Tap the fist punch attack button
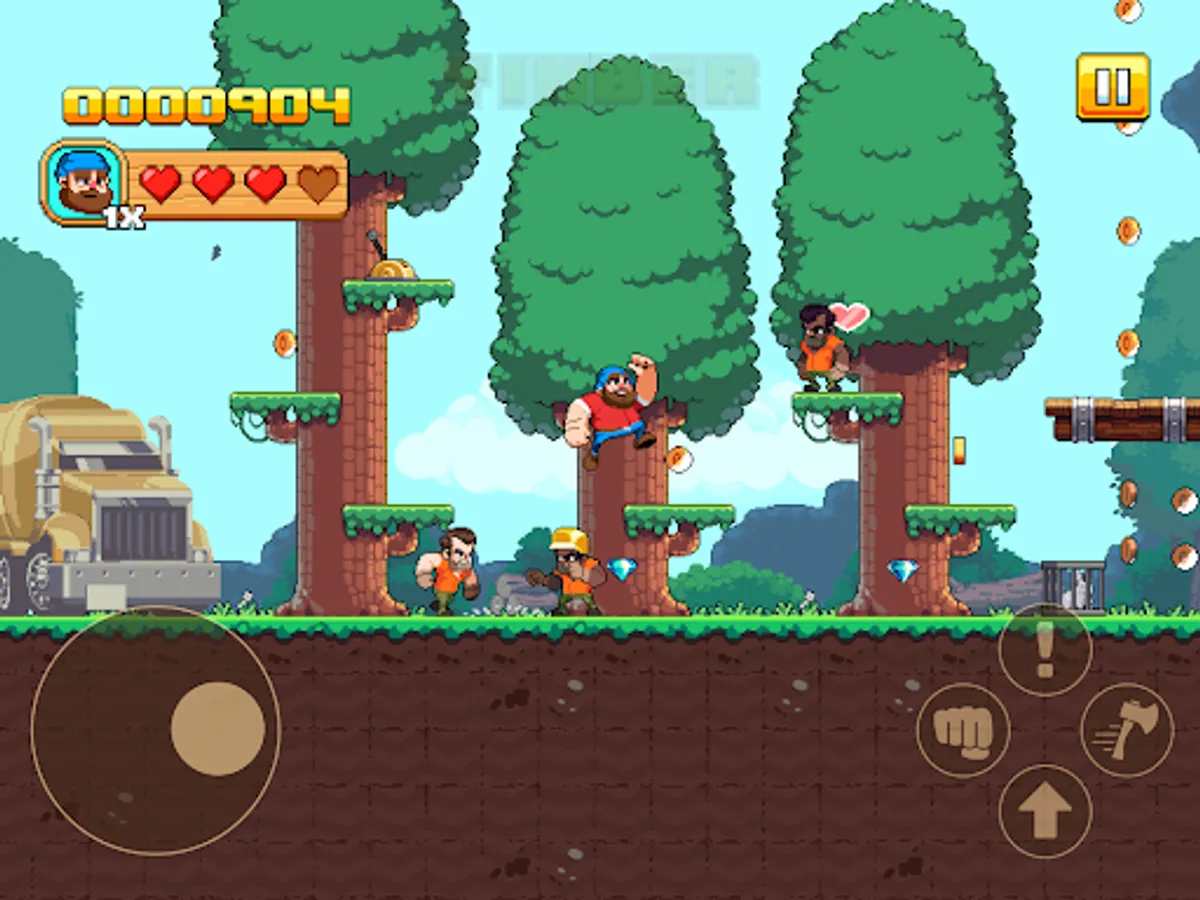Image resolution: width=1200 pixels, height=900 pixels. pos(963,730)
